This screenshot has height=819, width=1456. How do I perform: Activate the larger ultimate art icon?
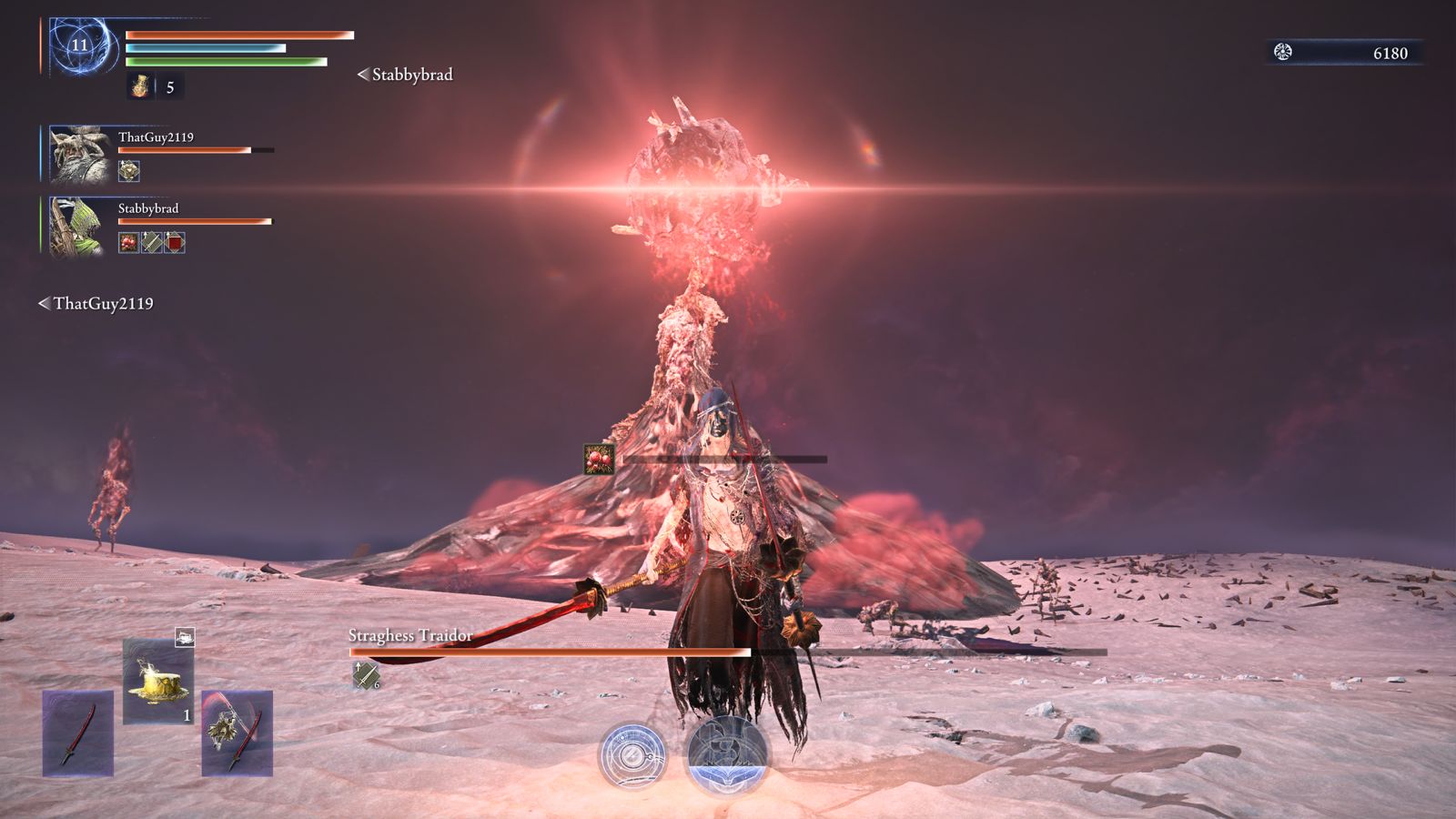(x=727, y=753)
